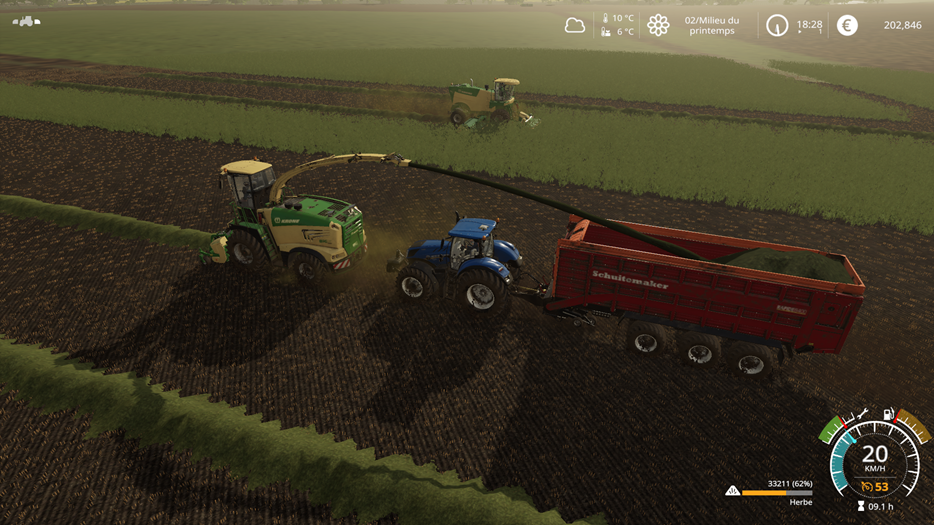Open the euro money icon

[x=847, y=25]
